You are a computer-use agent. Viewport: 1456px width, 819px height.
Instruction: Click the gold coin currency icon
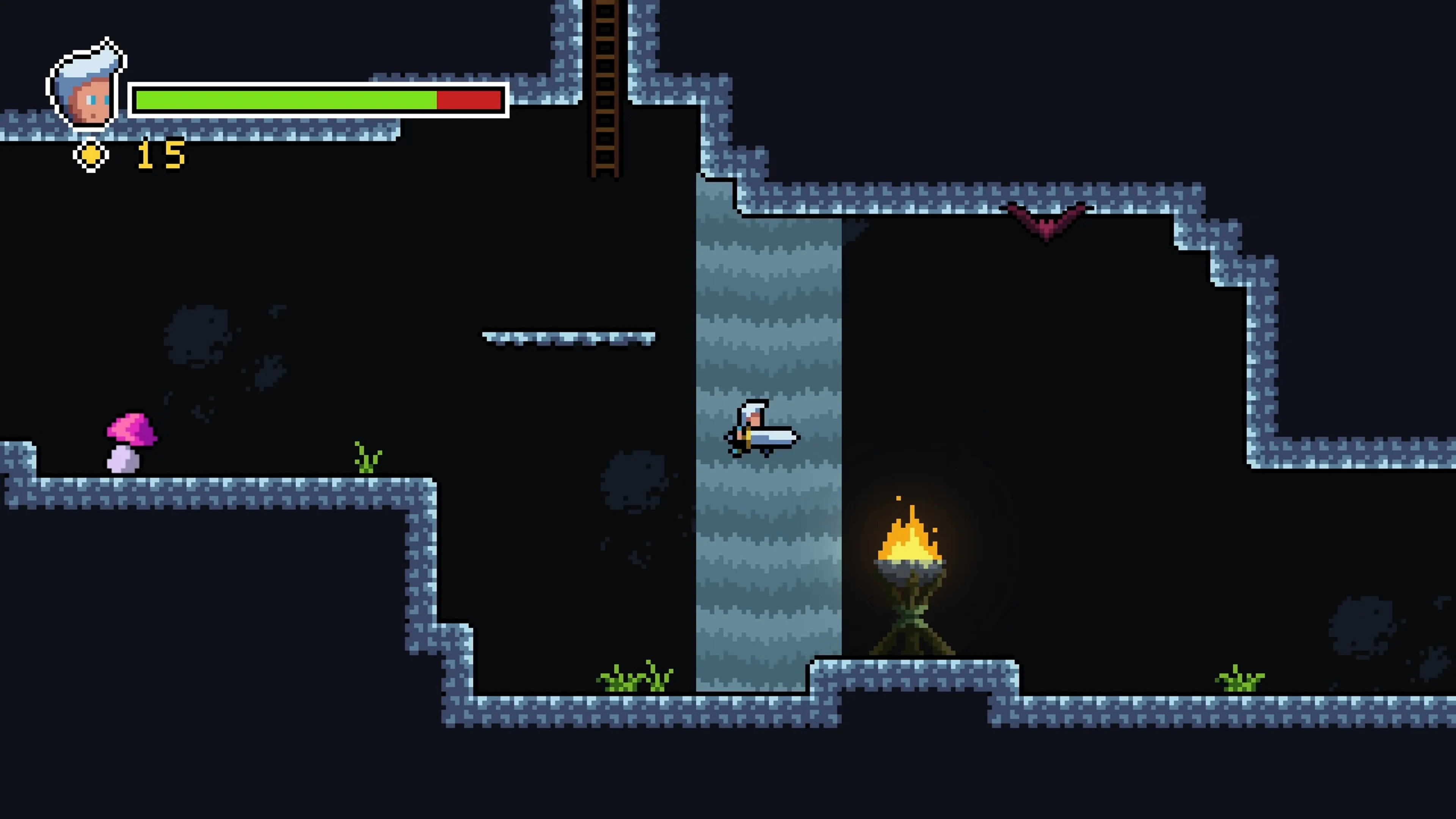91,155
